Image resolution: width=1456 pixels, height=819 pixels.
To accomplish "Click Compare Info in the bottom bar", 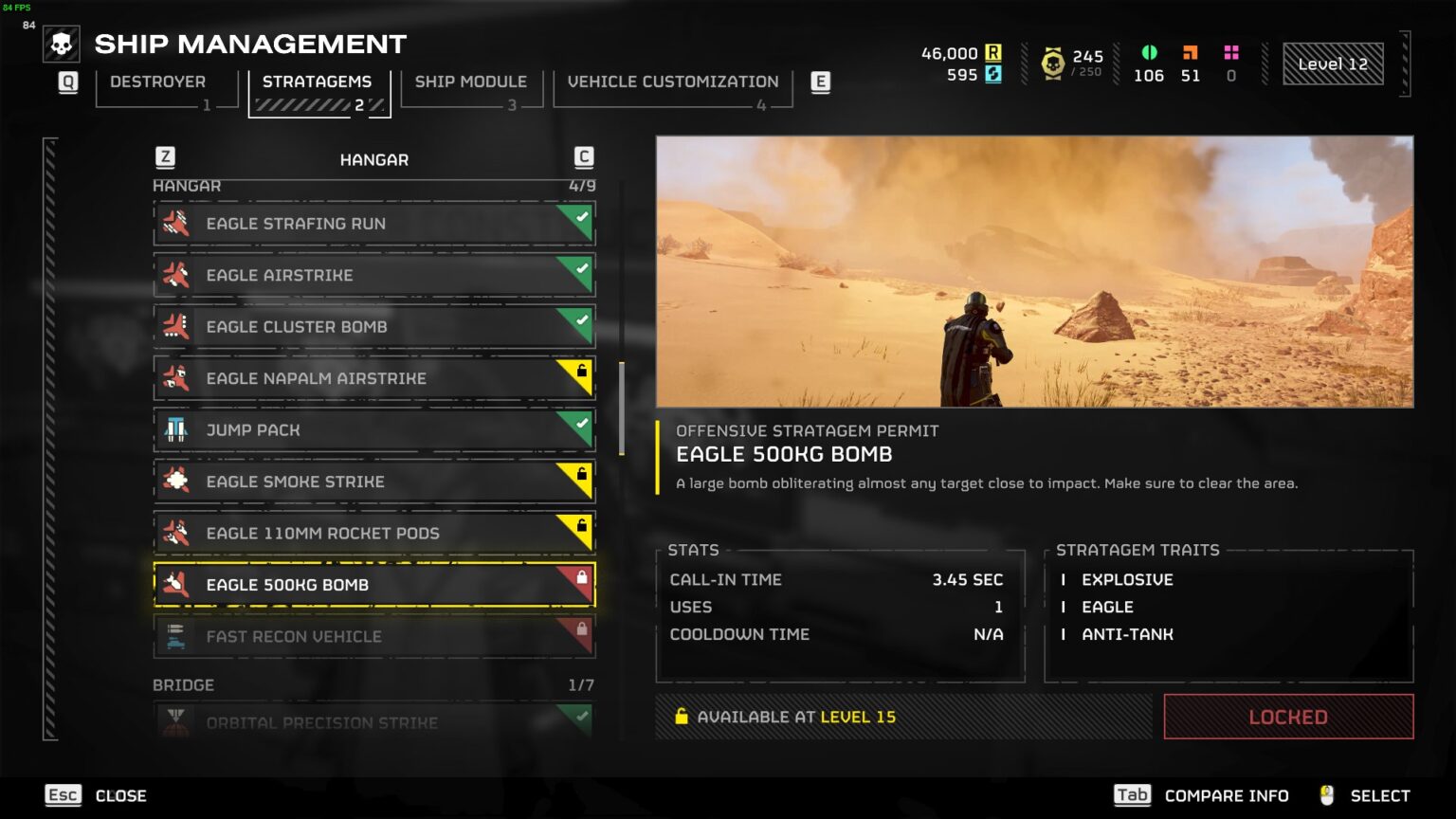I will coord(1227,795).
